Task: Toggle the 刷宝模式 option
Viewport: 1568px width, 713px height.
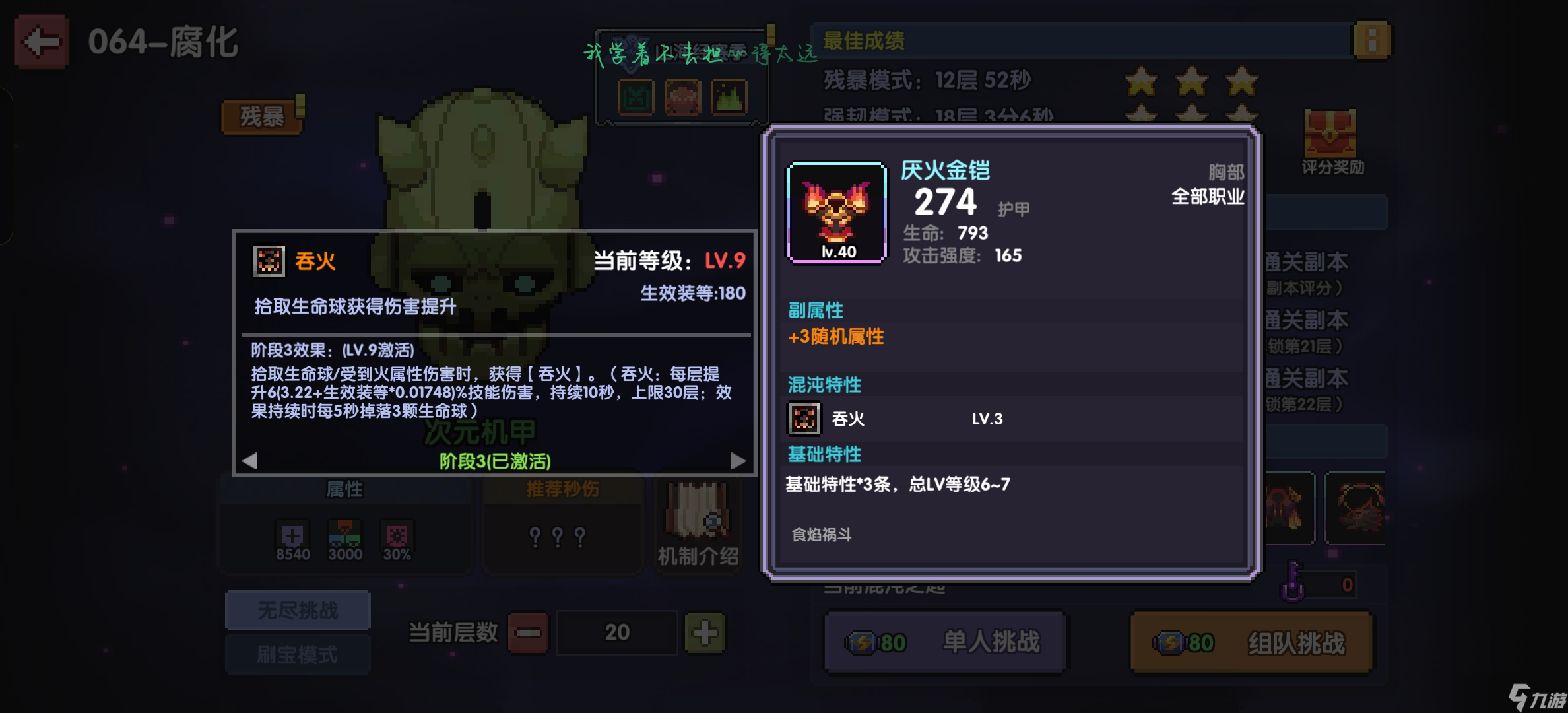Action: [298, 654]
